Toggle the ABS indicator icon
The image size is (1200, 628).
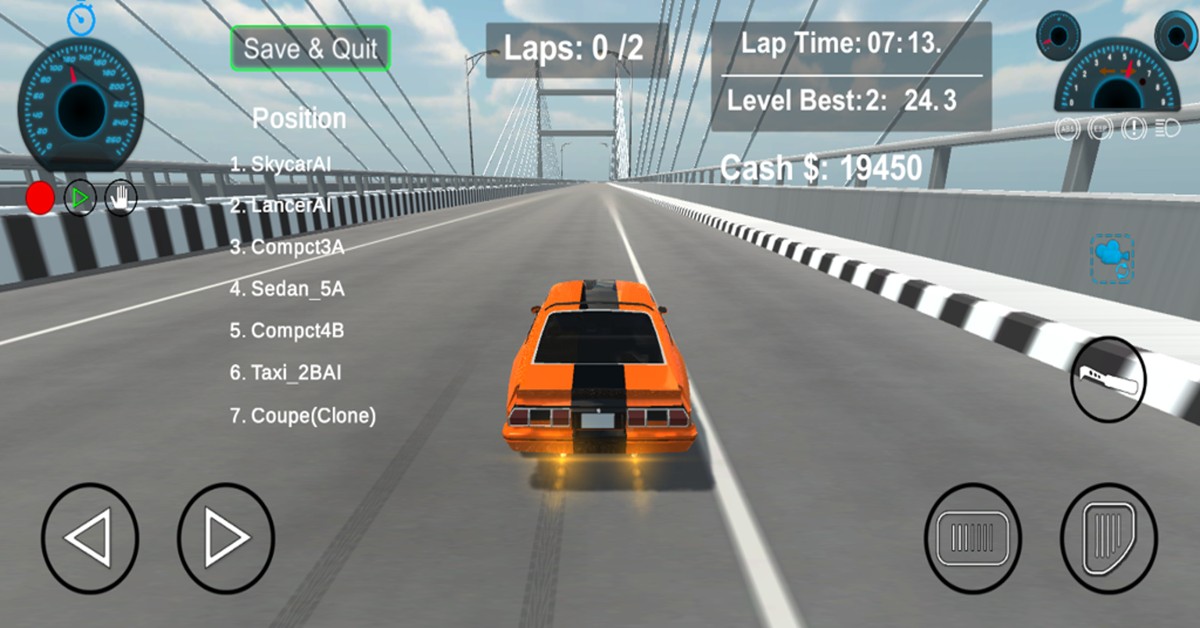pos(1068,129)
